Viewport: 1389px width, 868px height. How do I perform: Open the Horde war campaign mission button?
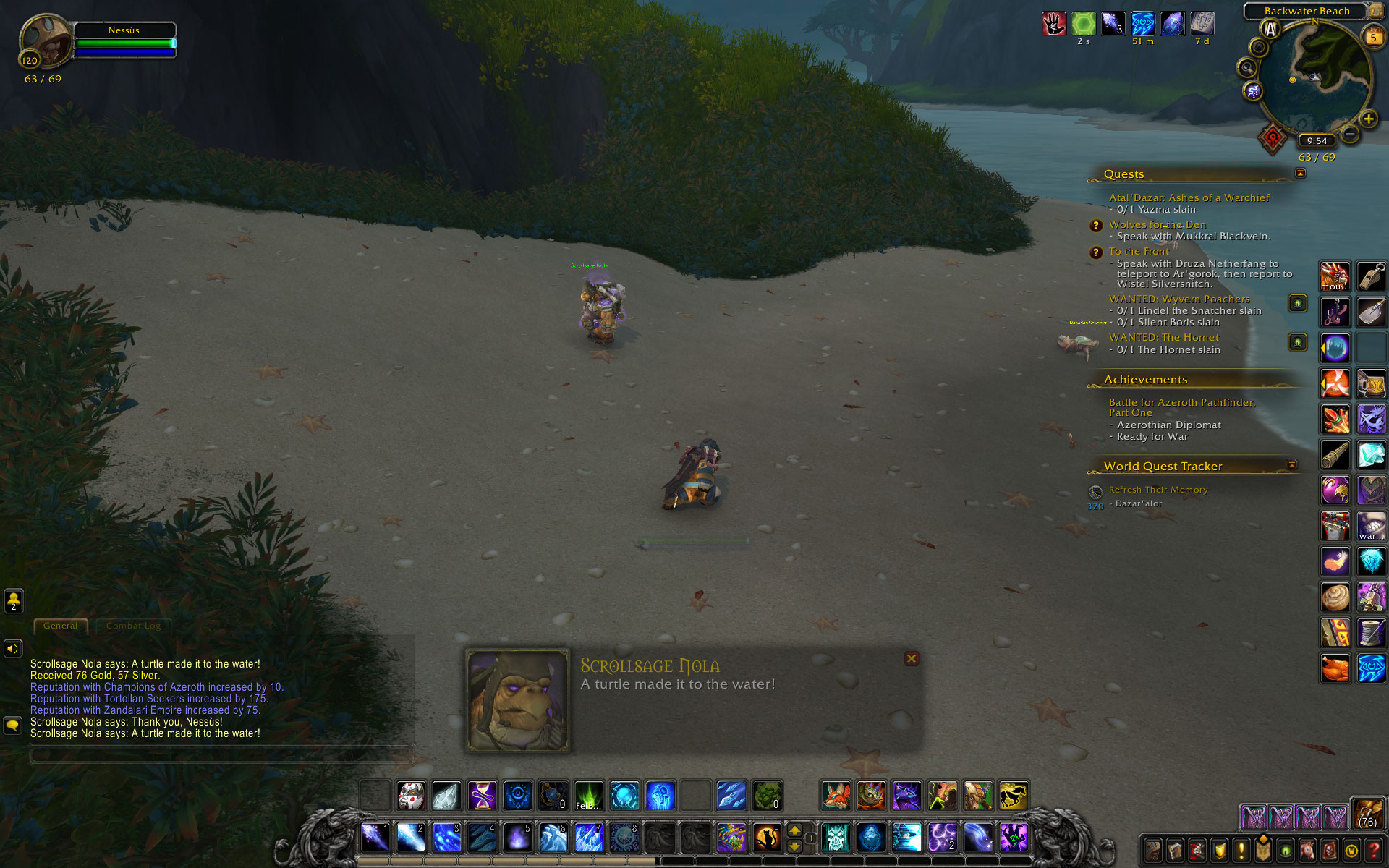[x=1273, y=137]
